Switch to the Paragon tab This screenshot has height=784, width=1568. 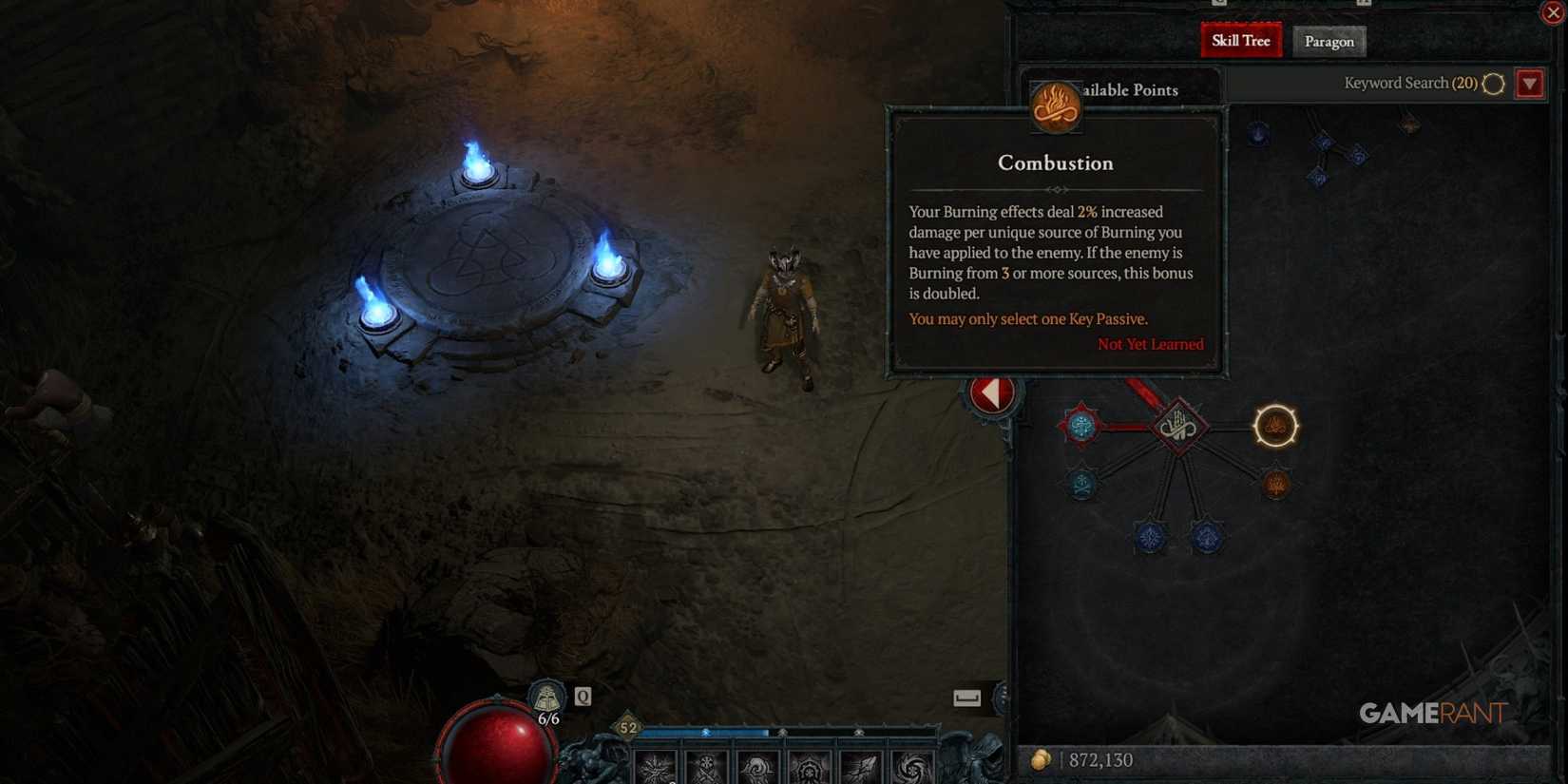[x=1329, y=41]
